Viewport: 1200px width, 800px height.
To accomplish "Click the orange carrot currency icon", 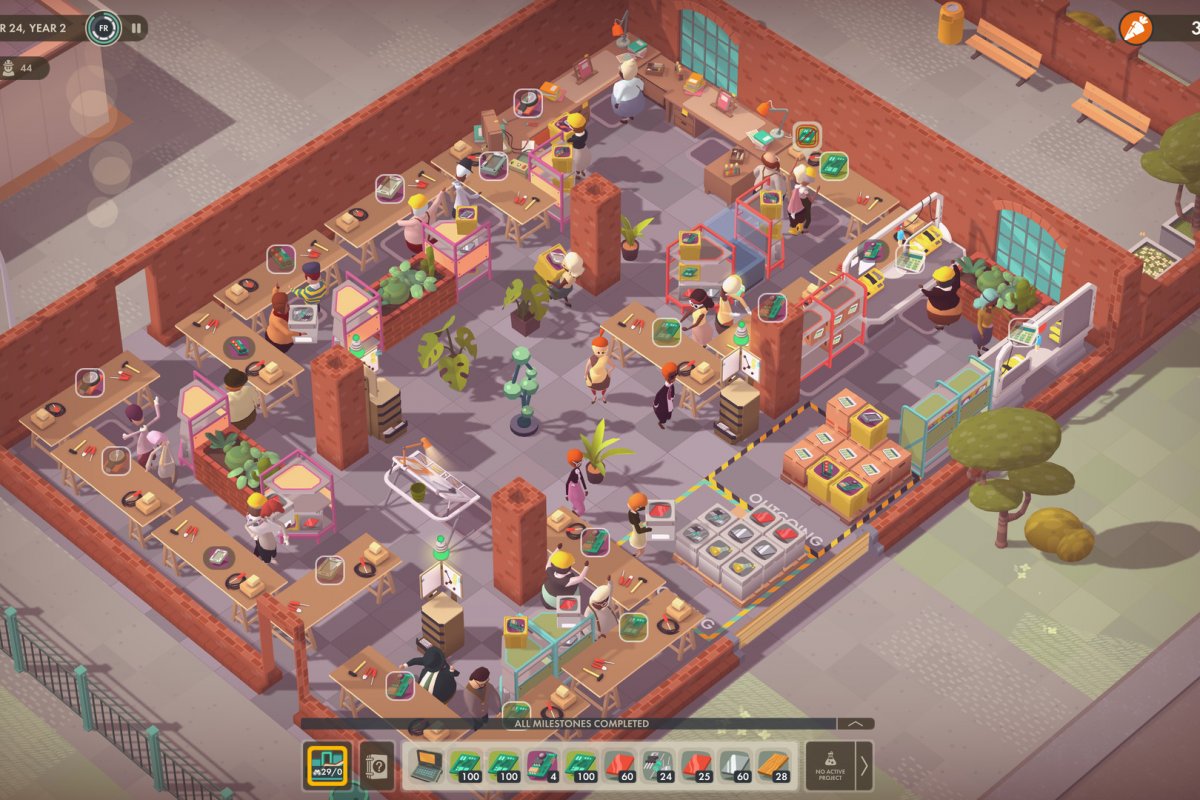I will 1135,27.
